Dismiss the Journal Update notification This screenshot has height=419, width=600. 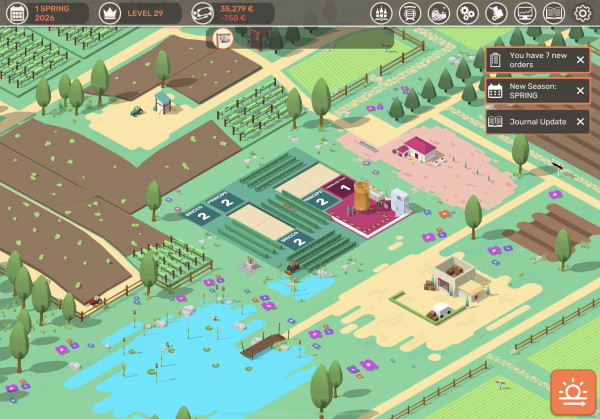pos(580,122)
